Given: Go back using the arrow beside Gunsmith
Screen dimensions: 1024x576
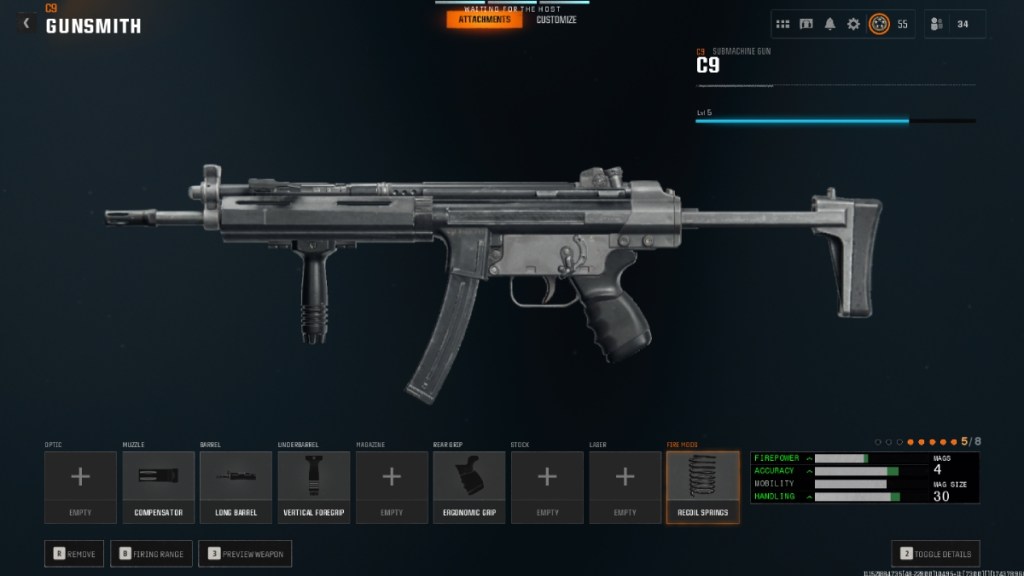Looking at the screenshot, I should [x=27, y=23].
